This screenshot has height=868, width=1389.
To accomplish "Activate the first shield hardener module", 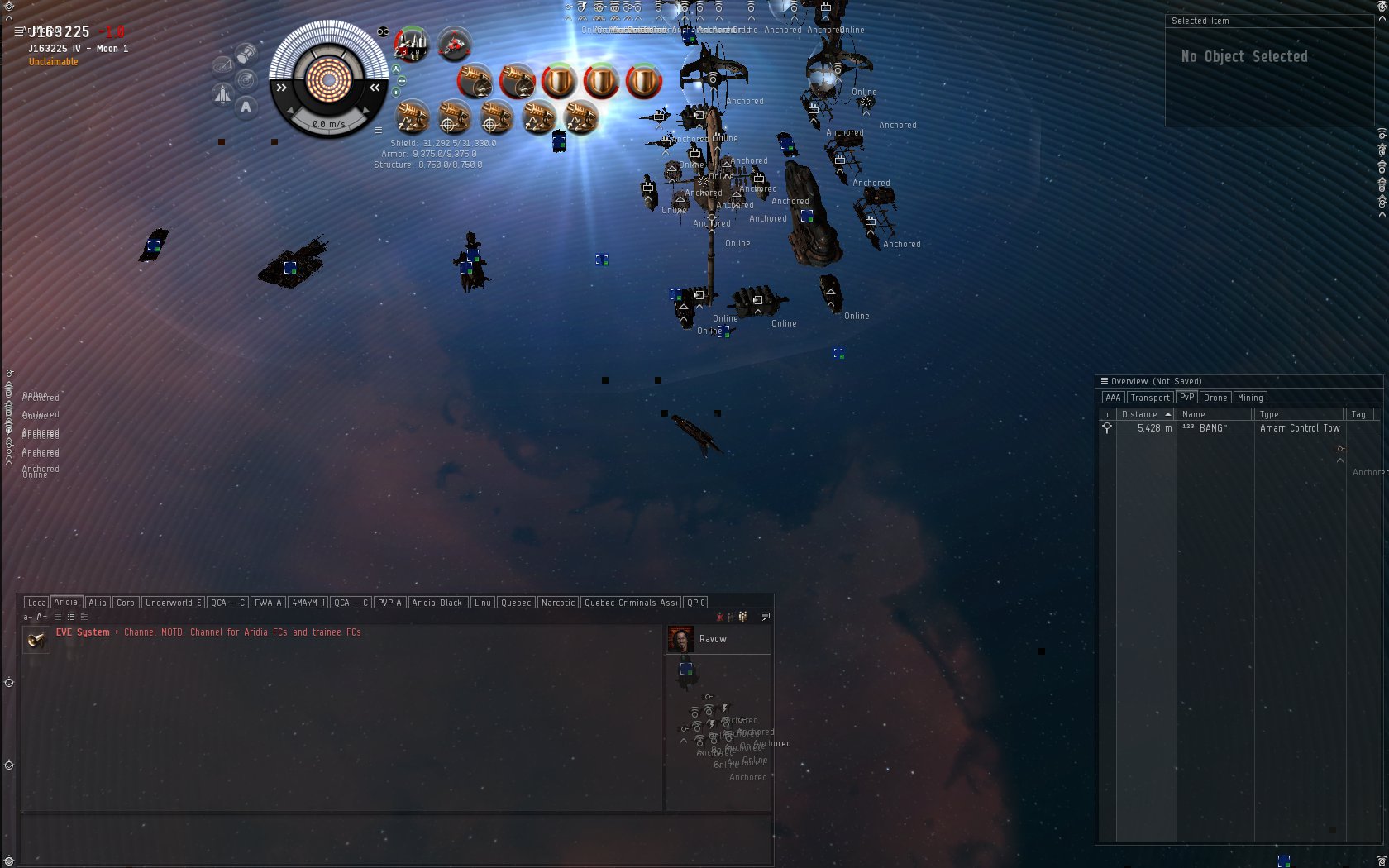I will point(559,81).
